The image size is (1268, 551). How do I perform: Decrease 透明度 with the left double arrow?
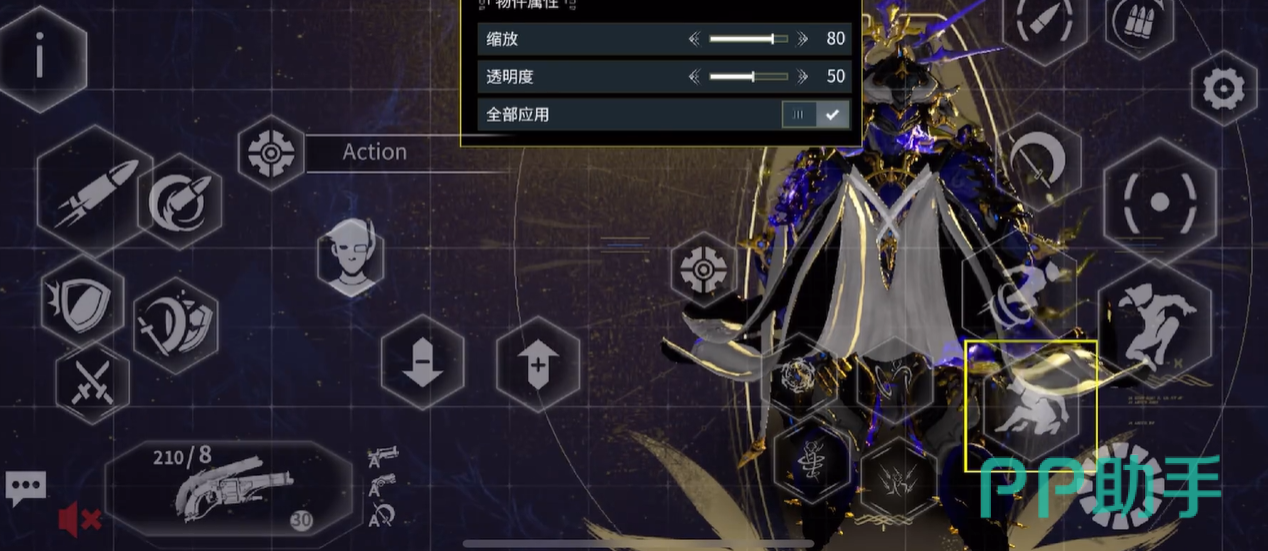click(x=695, y=76)
